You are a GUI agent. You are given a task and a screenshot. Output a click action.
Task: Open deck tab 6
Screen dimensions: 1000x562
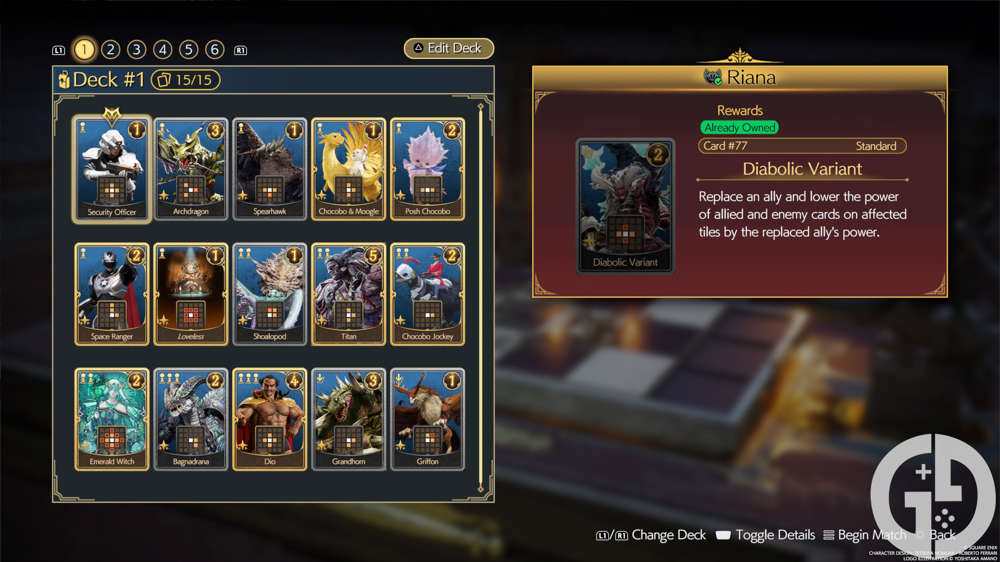pyautogui.click(x=215, y=49)
